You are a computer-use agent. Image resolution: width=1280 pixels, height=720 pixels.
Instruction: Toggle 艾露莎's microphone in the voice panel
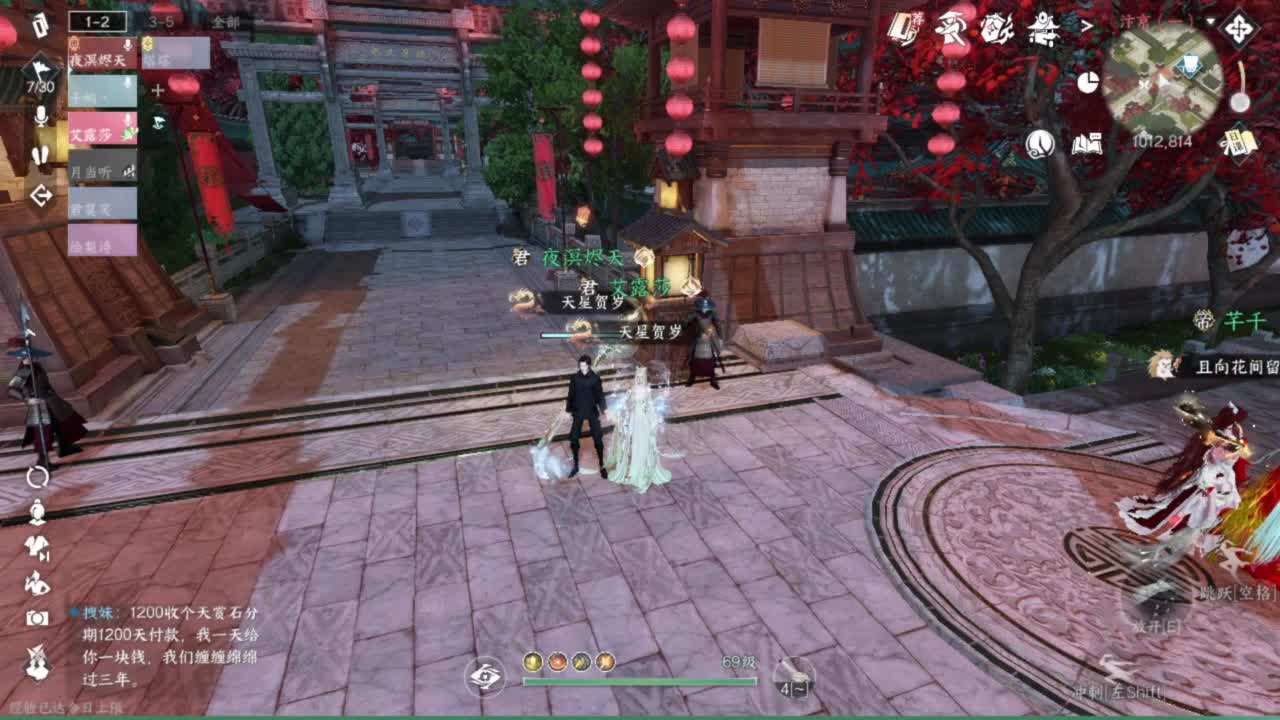[127, 120]
